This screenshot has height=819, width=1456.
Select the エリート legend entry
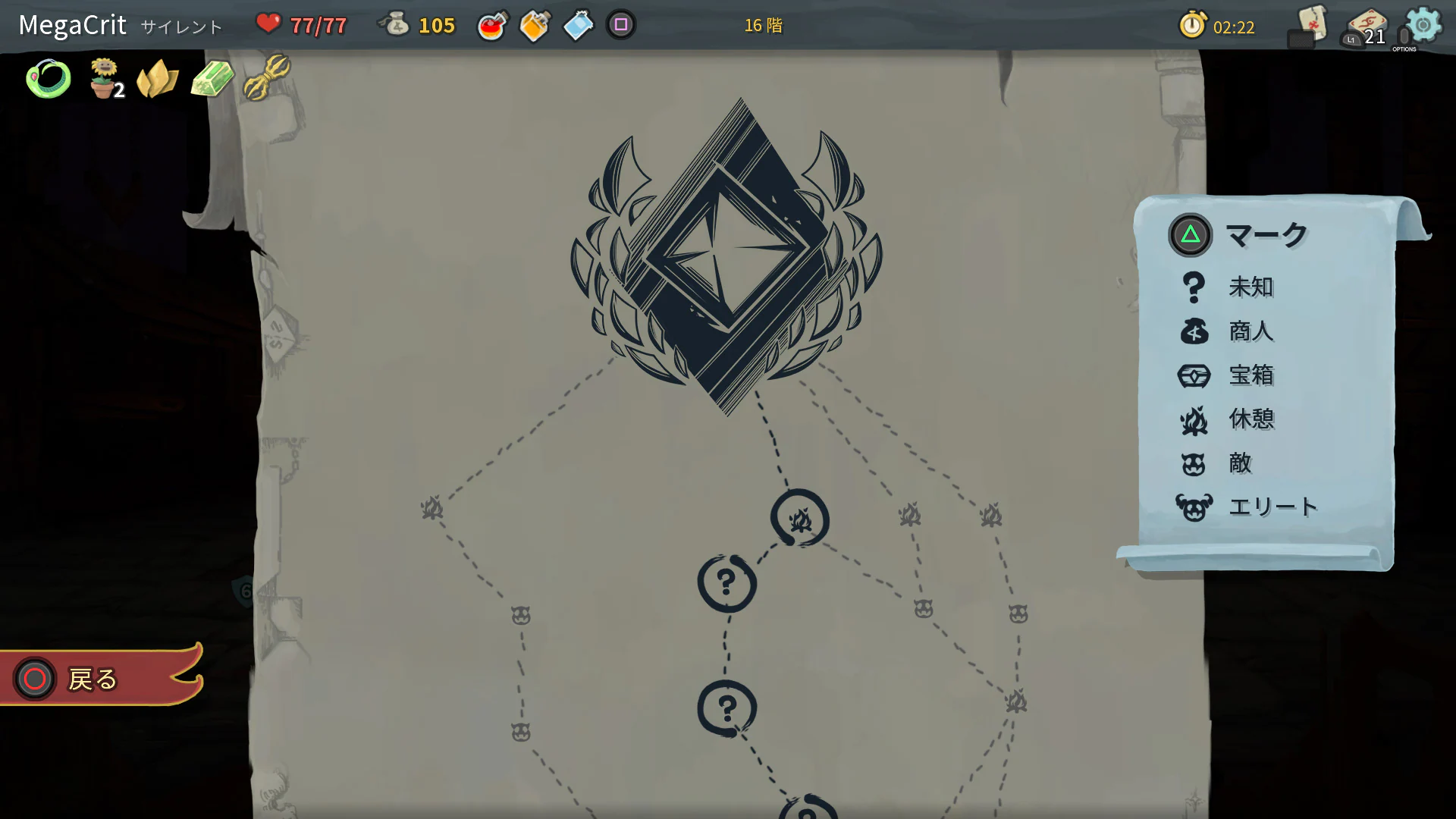(1272, 507)
